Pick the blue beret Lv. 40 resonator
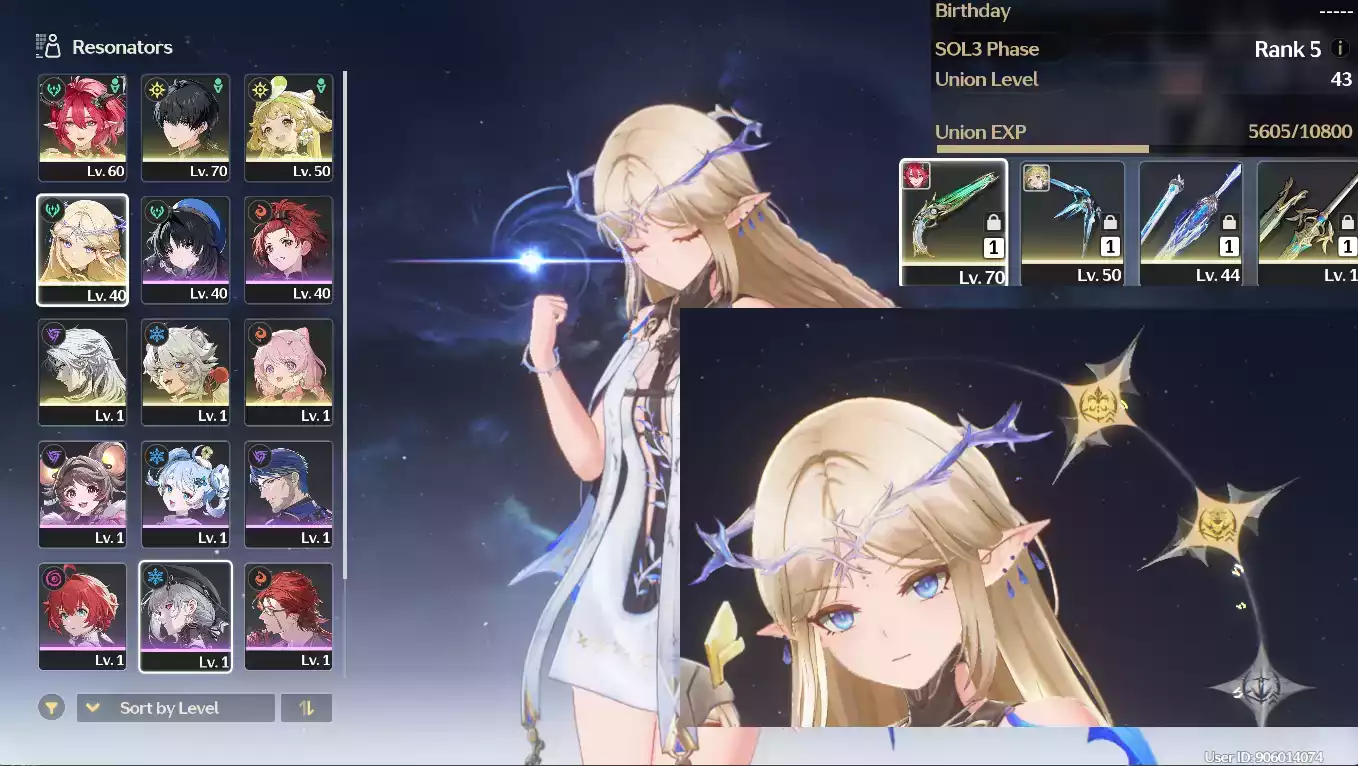1358x766 pixels. tap(185, 249)
